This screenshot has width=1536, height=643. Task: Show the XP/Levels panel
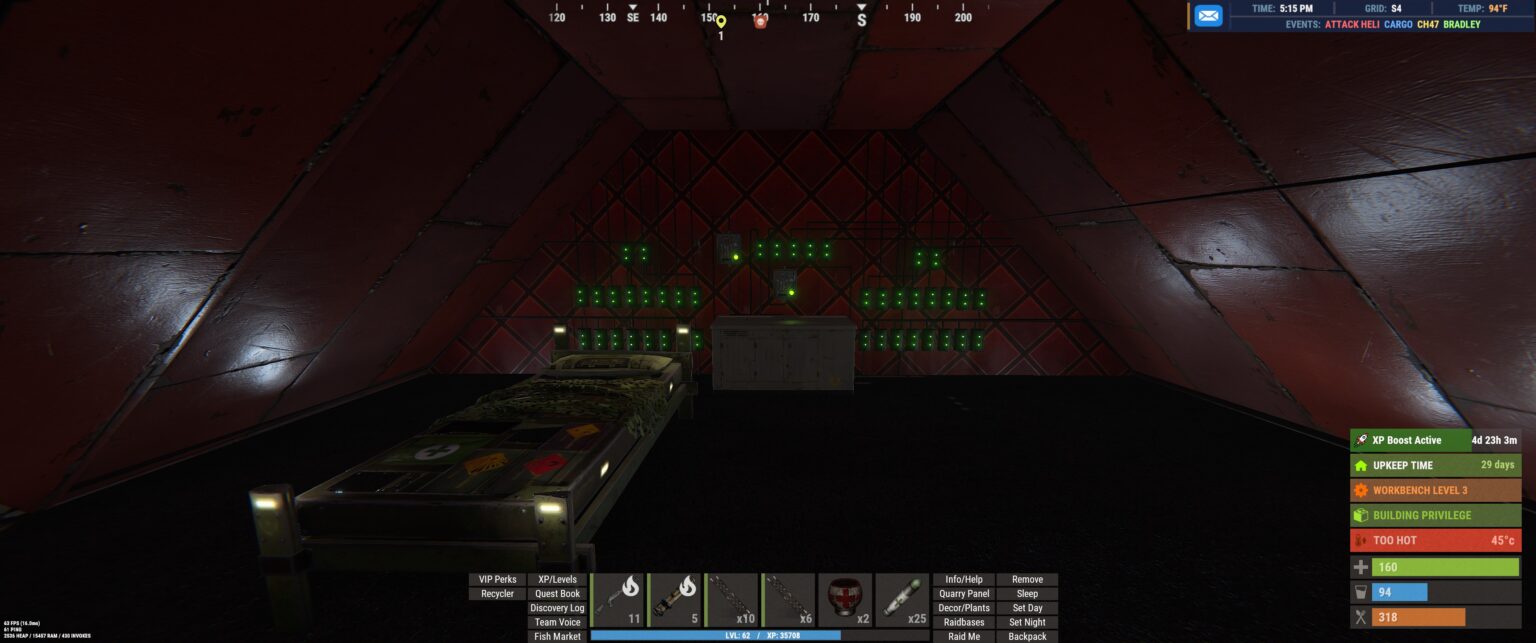(557, 579)
